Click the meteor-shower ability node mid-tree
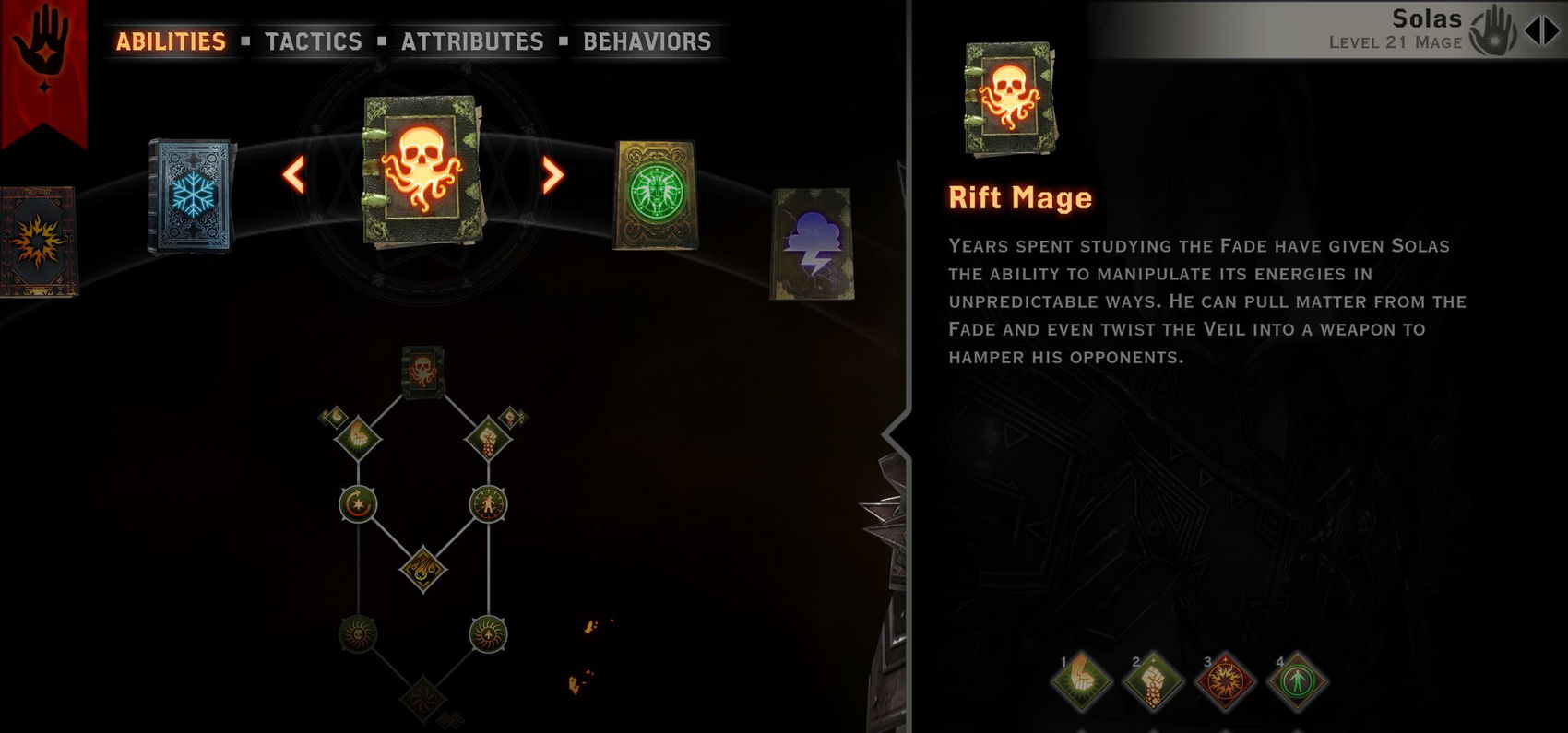Screen dimensions: 1568x733 pos(422,568)
